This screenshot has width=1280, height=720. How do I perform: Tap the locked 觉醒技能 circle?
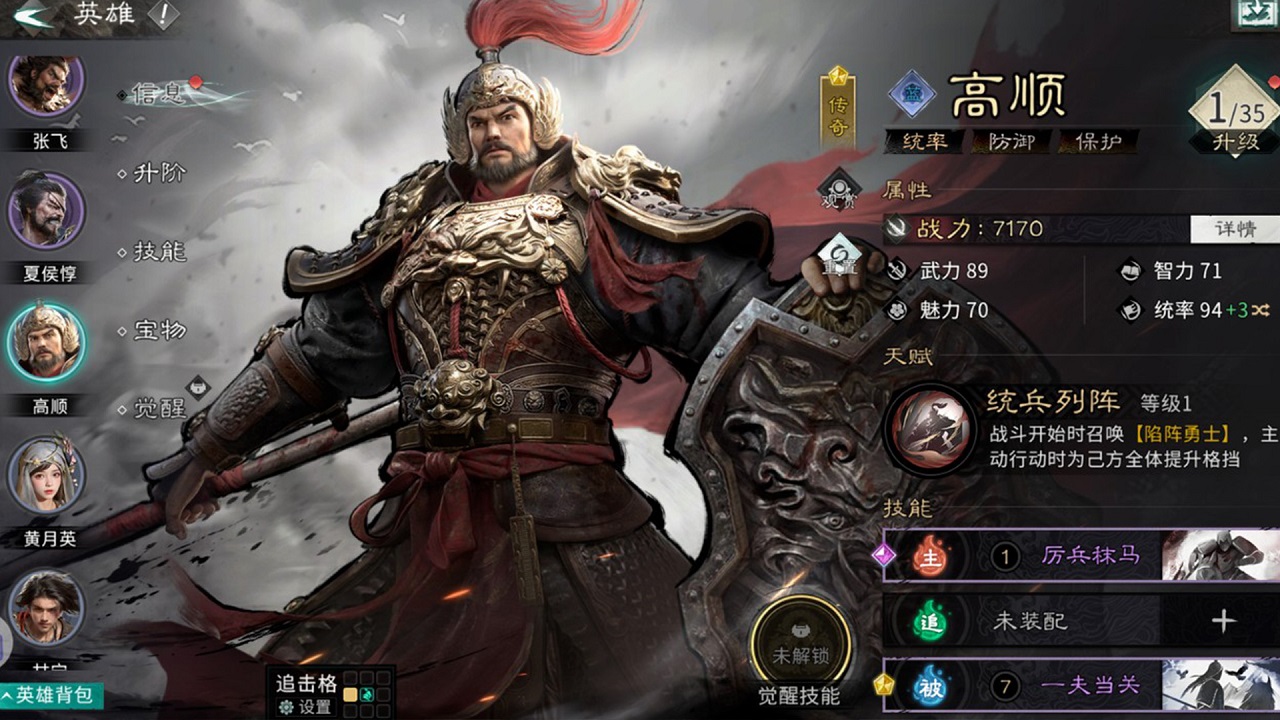click(x=800, y=644)
